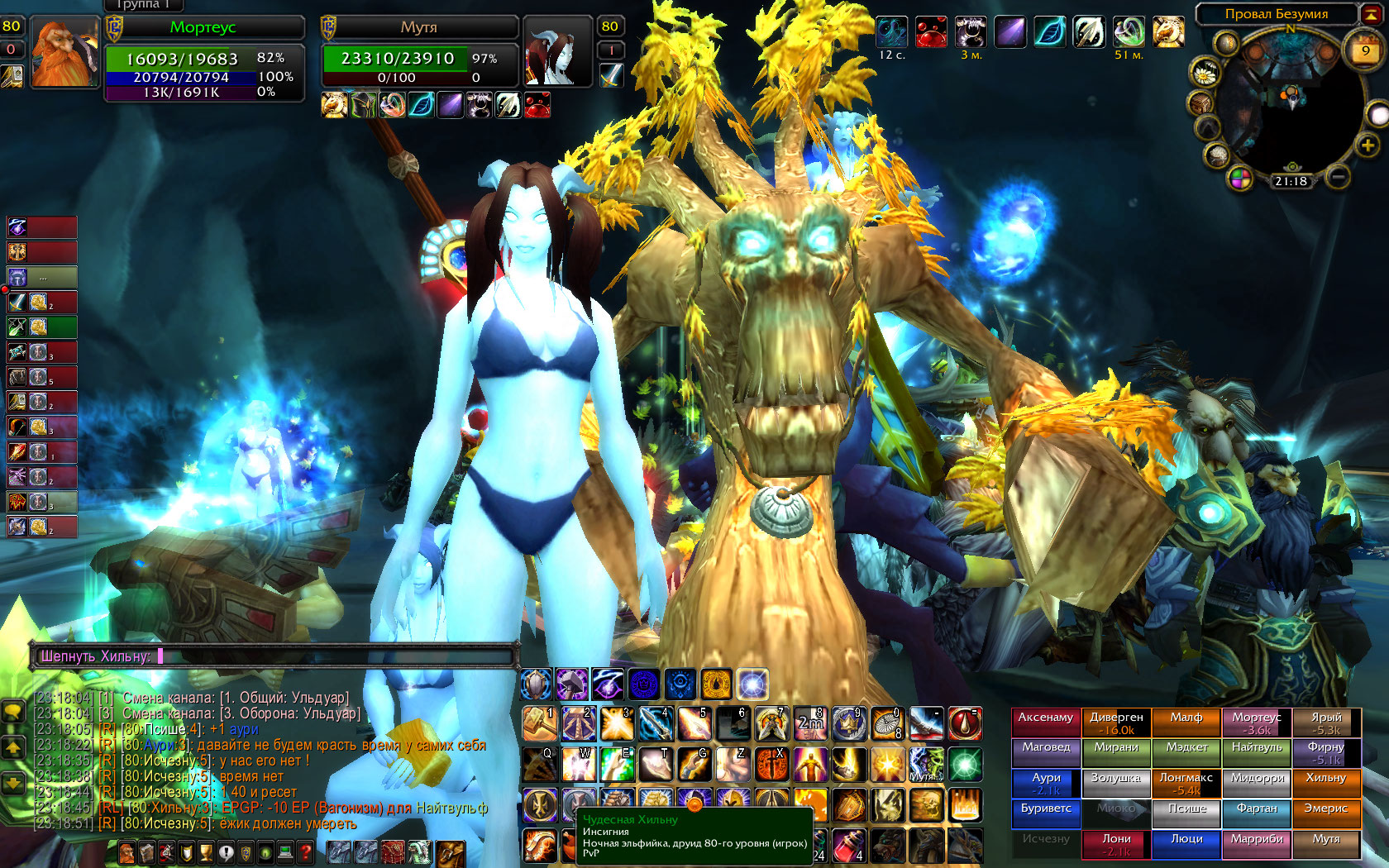Use the red blood drop ability
1389x868 pixels.
964,723
